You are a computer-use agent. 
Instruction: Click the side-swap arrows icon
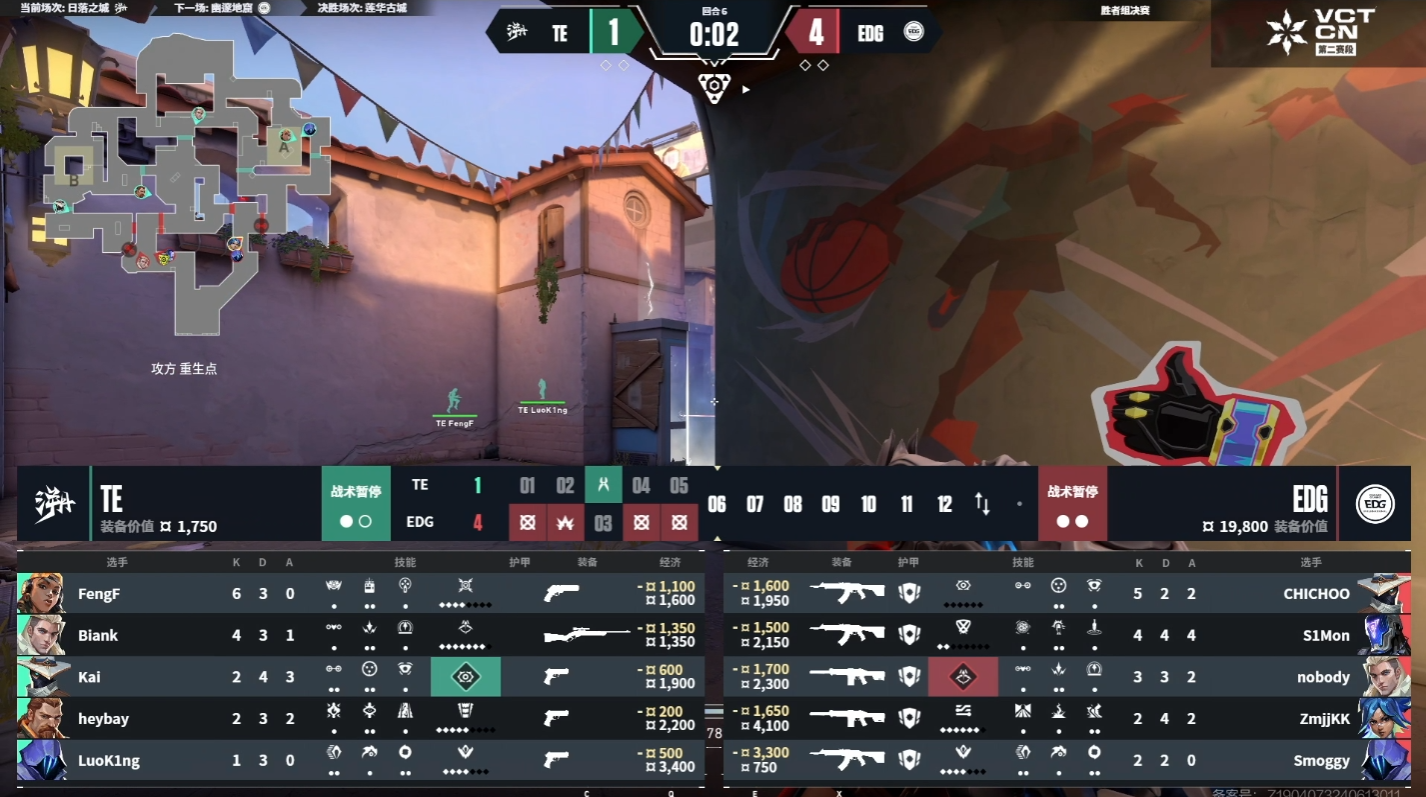coord(982,504)
